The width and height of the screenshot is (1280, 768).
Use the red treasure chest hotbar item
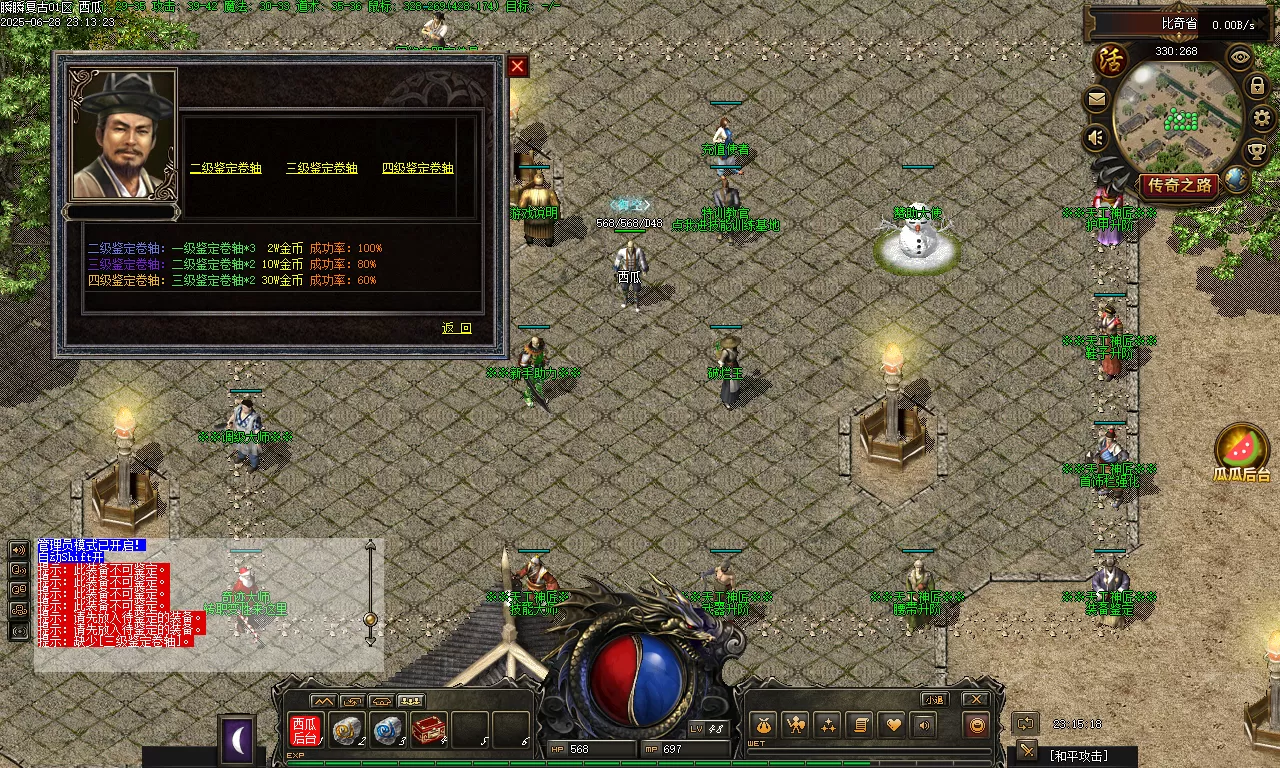[x=428, y=730]
